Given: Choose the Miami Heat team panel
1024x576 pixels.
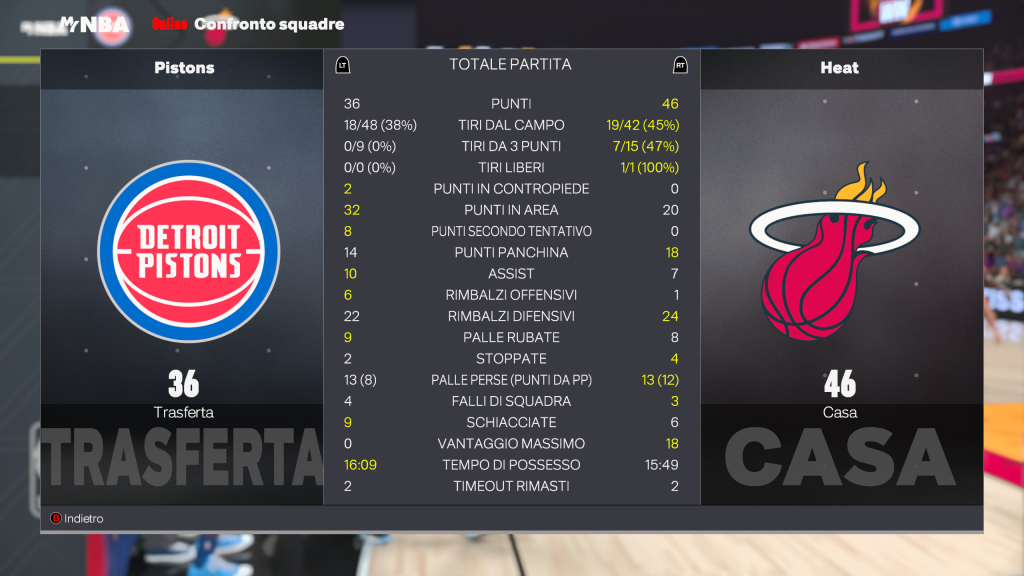Looking at the screenshot, I should click(840, 250).
